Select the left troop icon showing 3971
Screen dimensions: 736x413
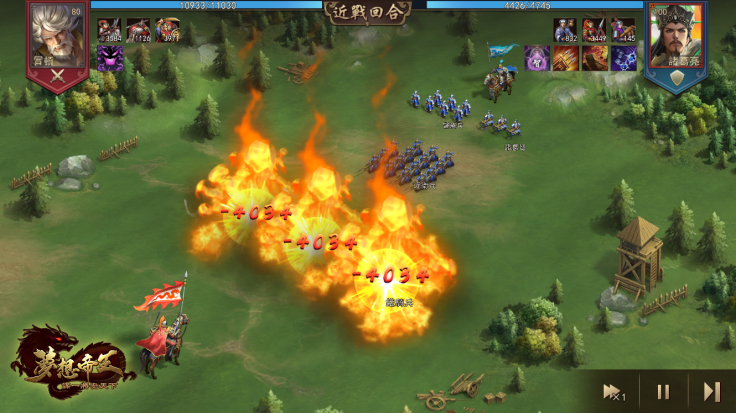(x=167, y=30)
